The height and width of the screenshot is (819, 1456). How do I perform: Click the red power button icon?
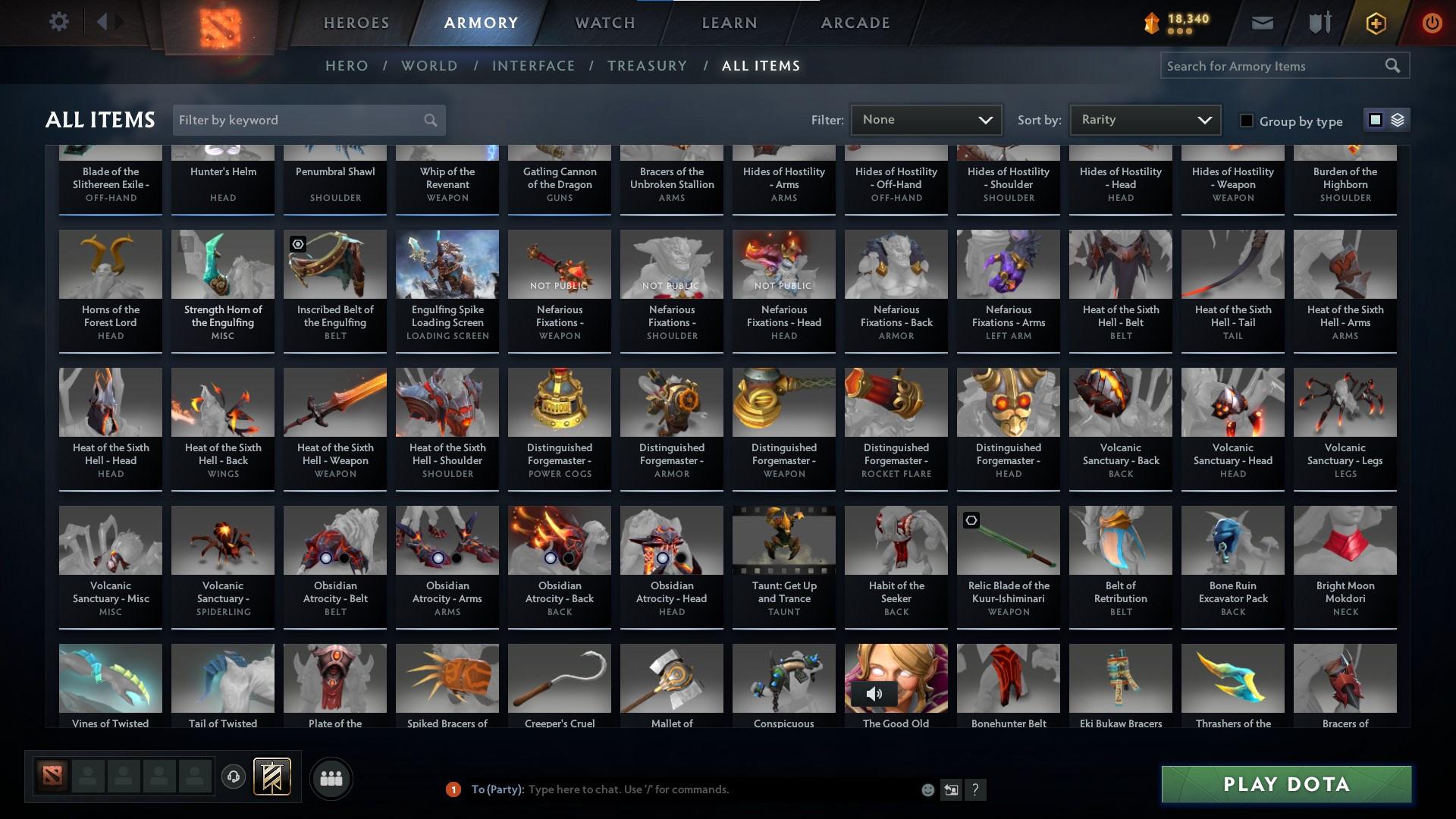(x=1432, y=23)
